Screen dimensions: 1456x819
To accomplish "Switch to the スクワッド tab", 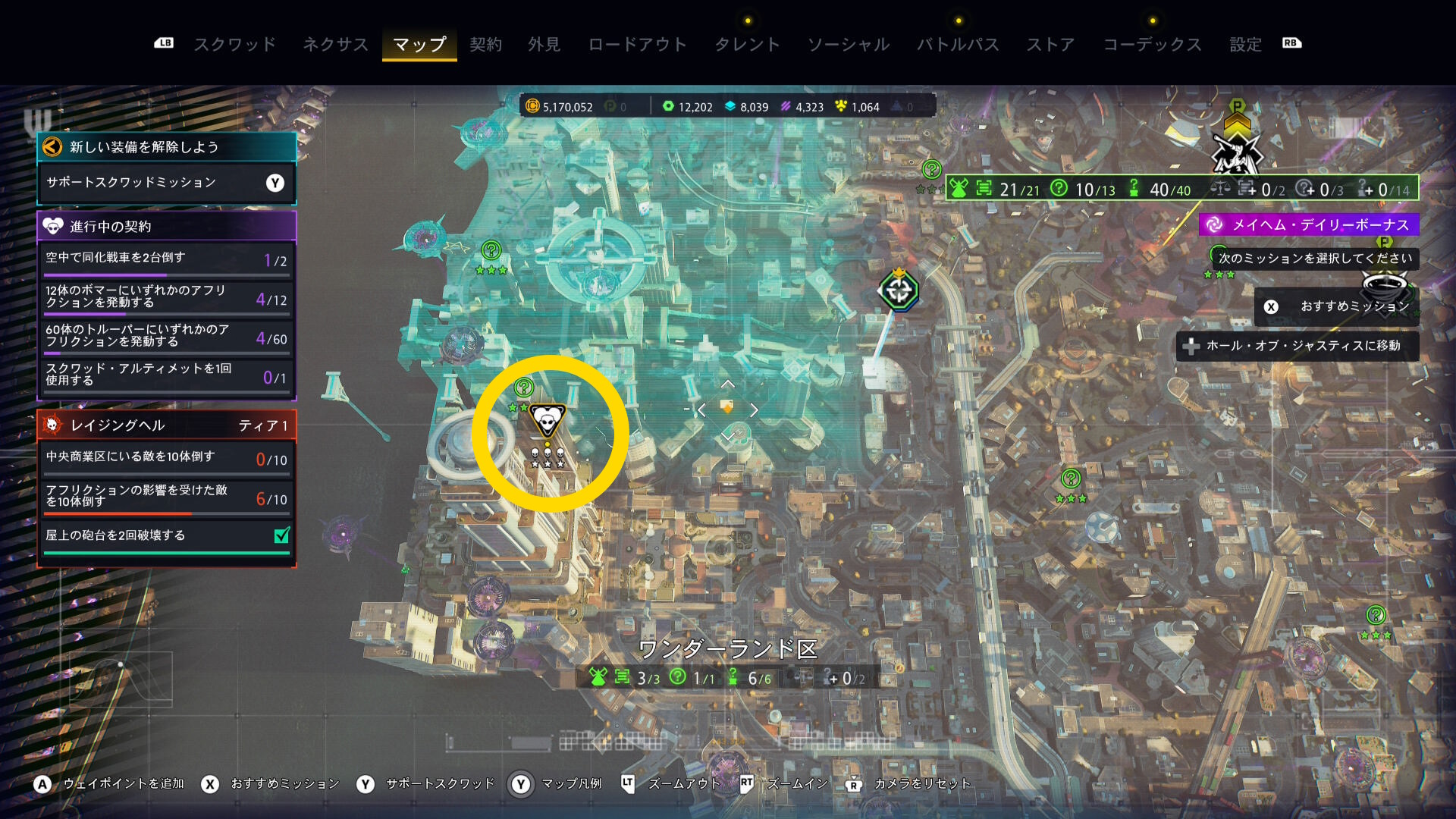I will point(234,45).
